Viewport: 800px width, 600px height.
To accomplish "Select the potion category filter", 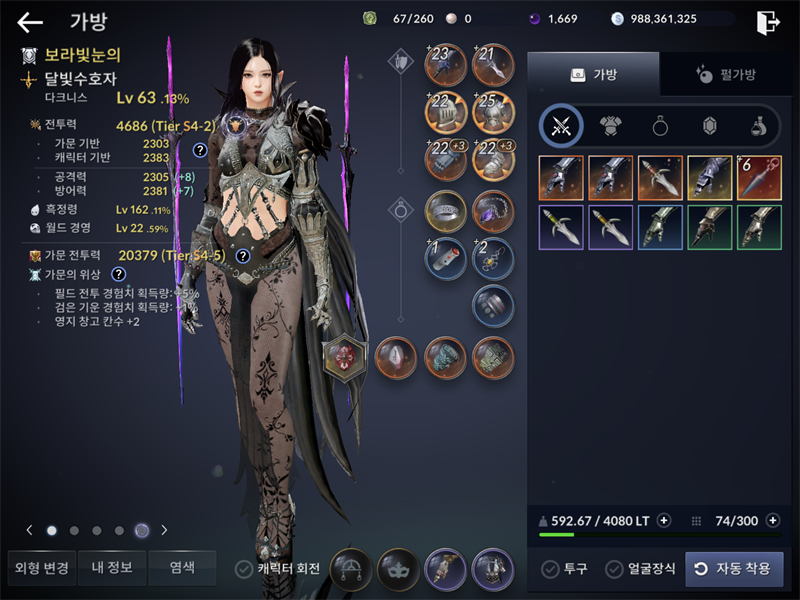I will coord(759,126).
